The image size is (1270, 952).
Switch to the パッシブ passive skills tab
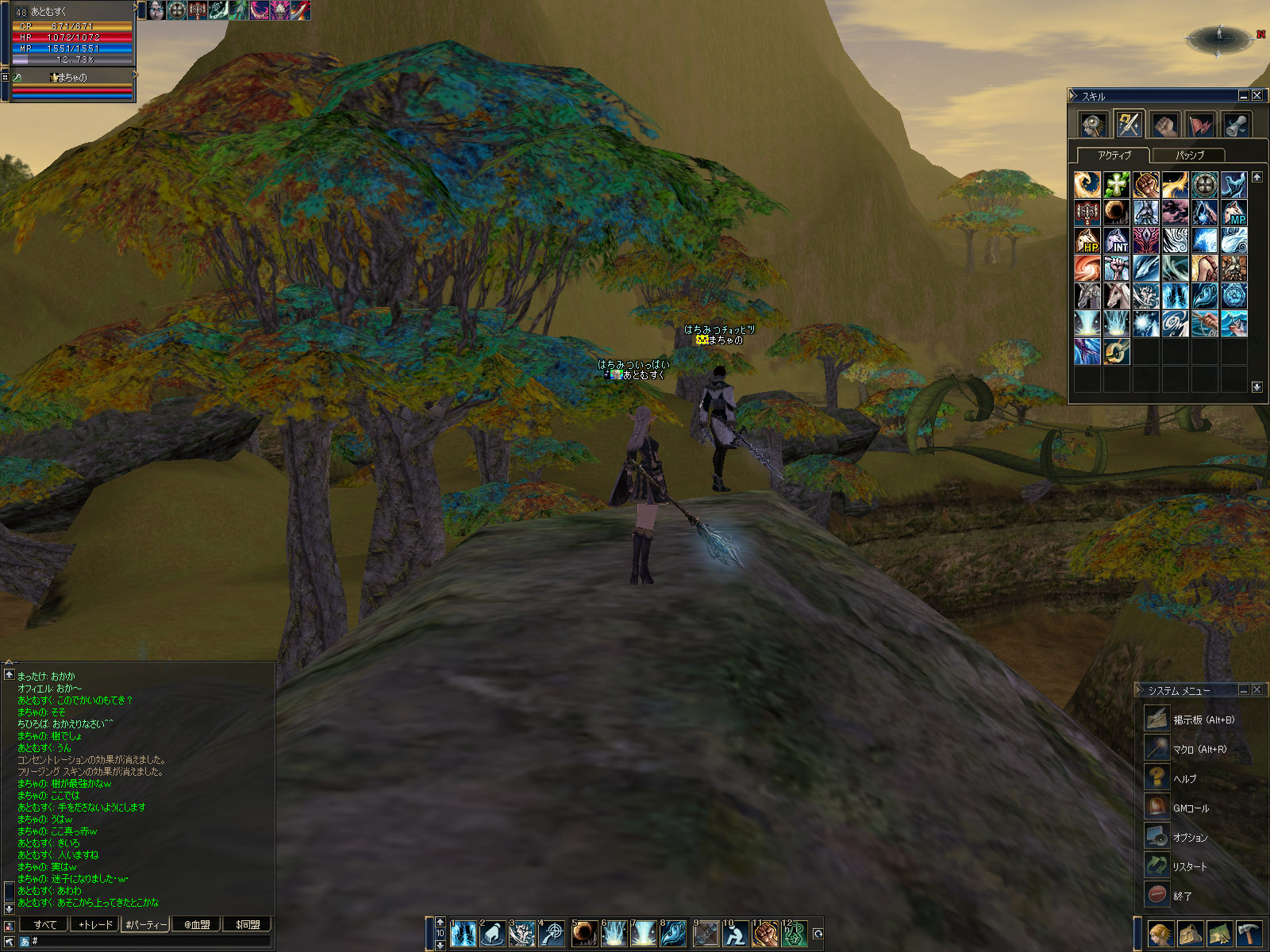click(x=1188, y=155)
